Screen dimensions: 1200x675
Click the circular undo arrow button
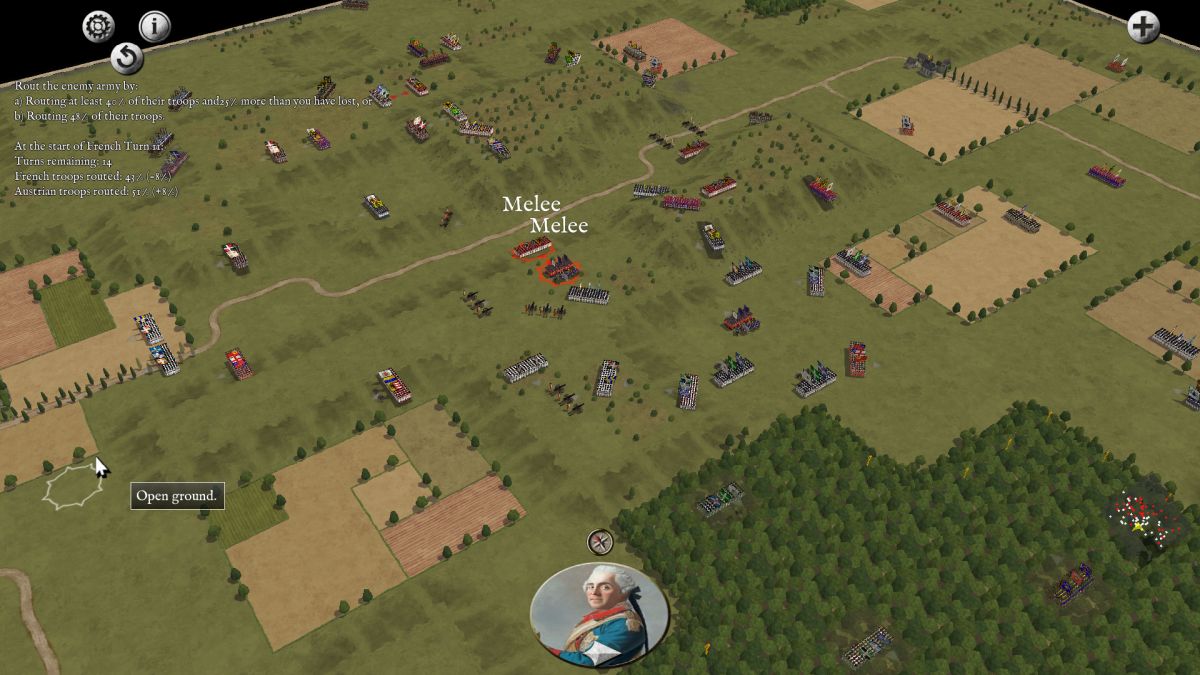click(x=126, y=58)
